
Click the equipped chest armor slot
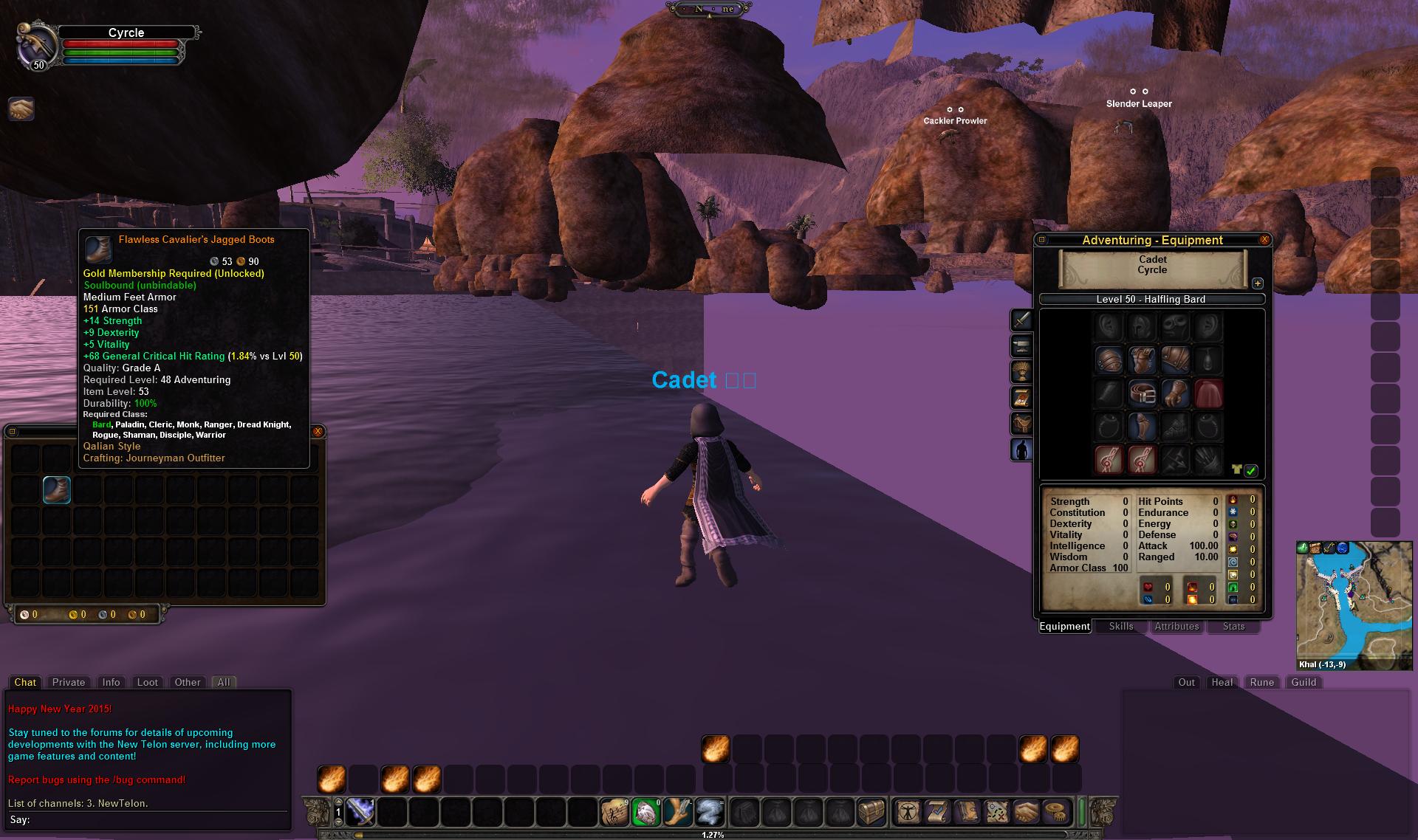[1142, 361]
